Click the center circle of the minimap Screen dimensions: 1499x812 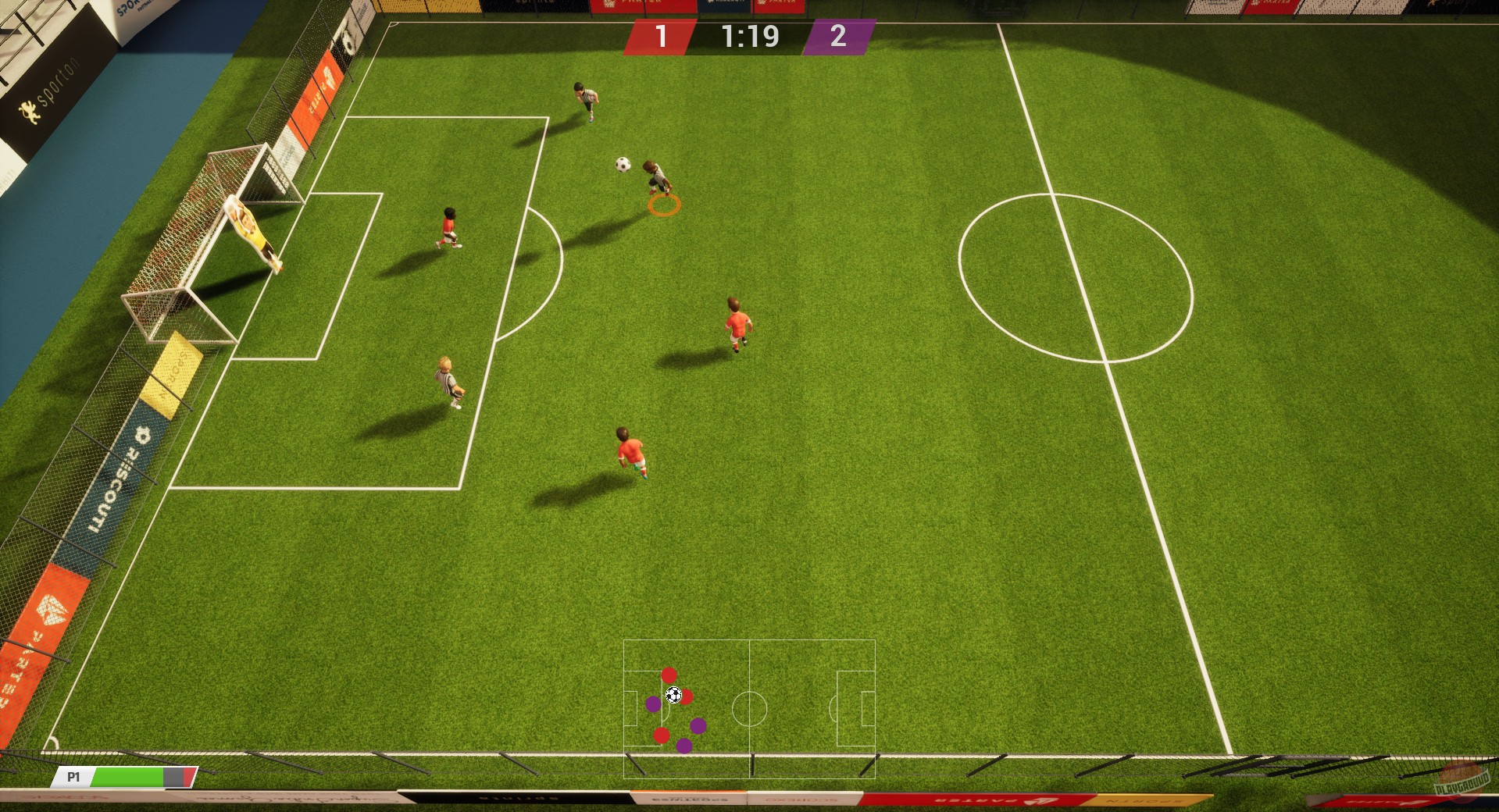pos(751,709)
